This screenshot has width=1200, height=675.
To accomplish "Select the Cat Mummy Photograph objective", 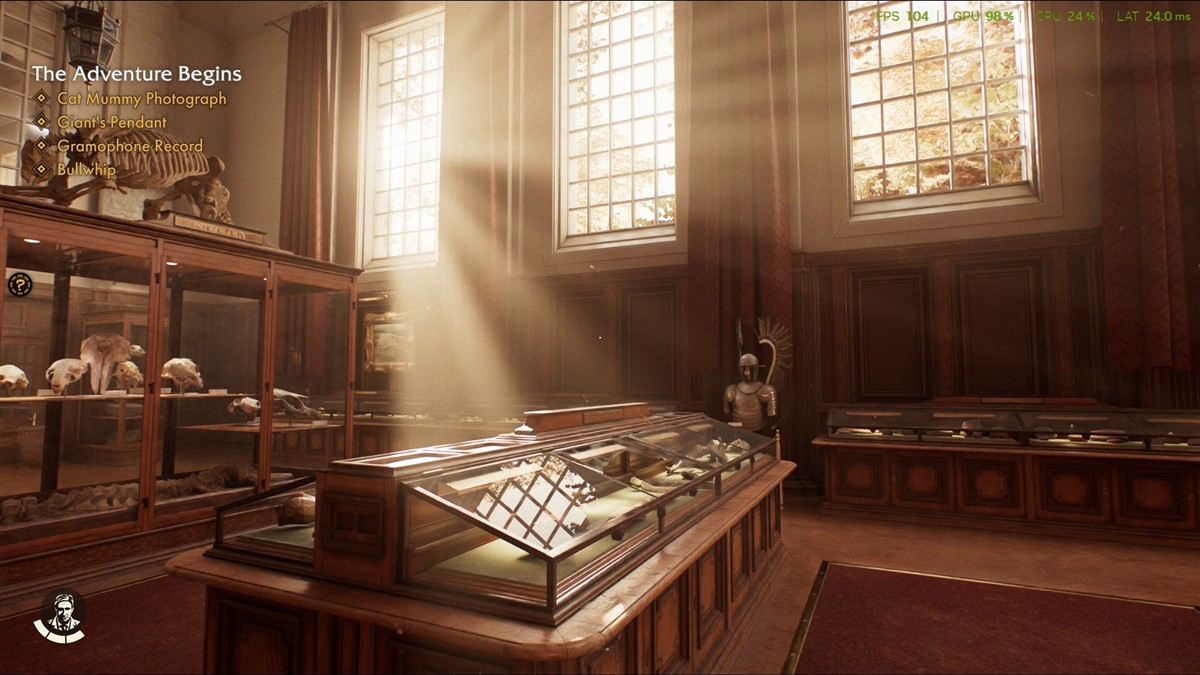I will point(141,99).
